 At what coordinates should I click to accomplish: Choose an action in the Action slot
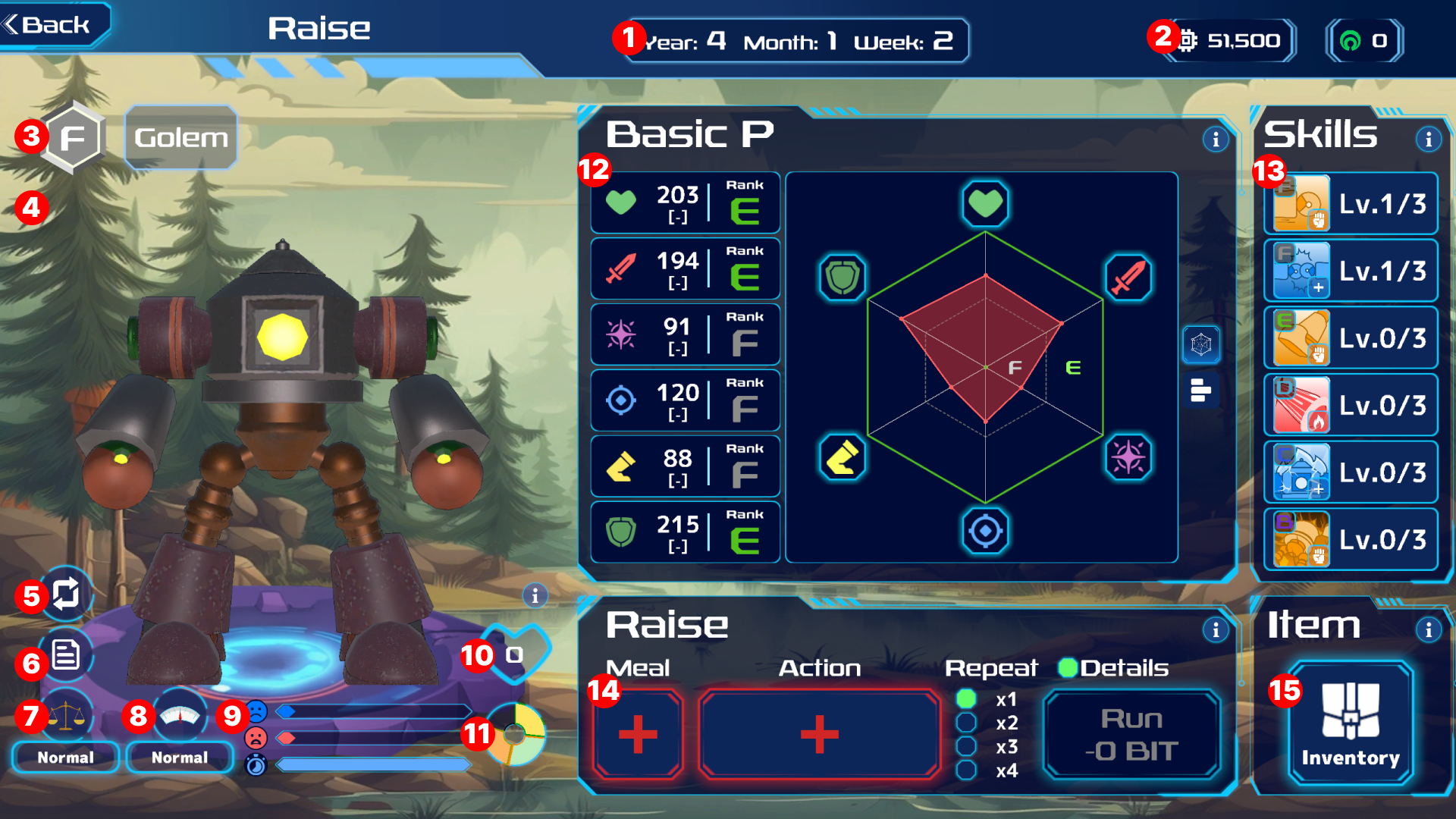[819, 734]
